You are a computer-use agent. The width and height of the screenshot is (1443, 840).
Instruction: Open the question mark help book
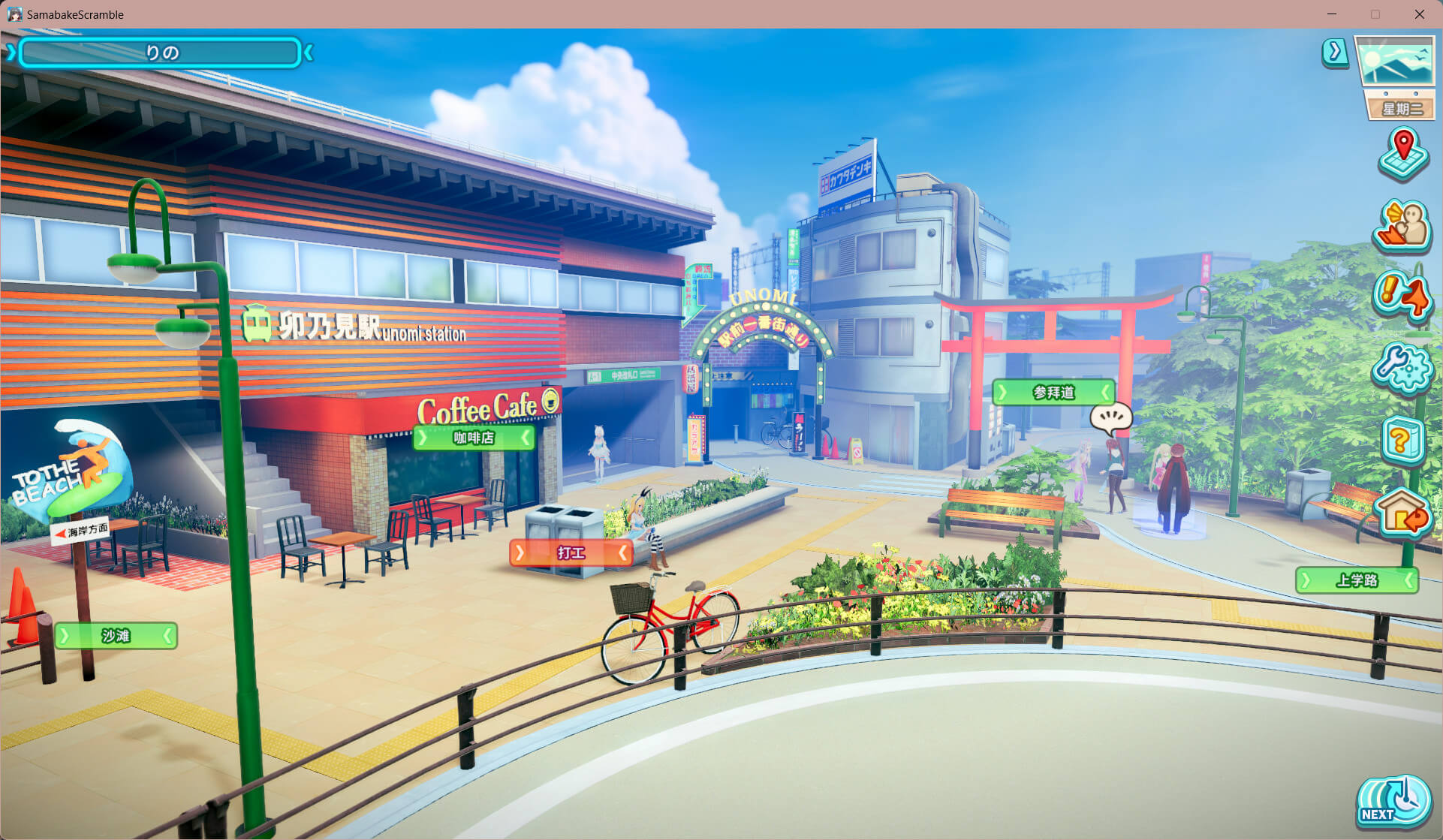(1402, 440)
